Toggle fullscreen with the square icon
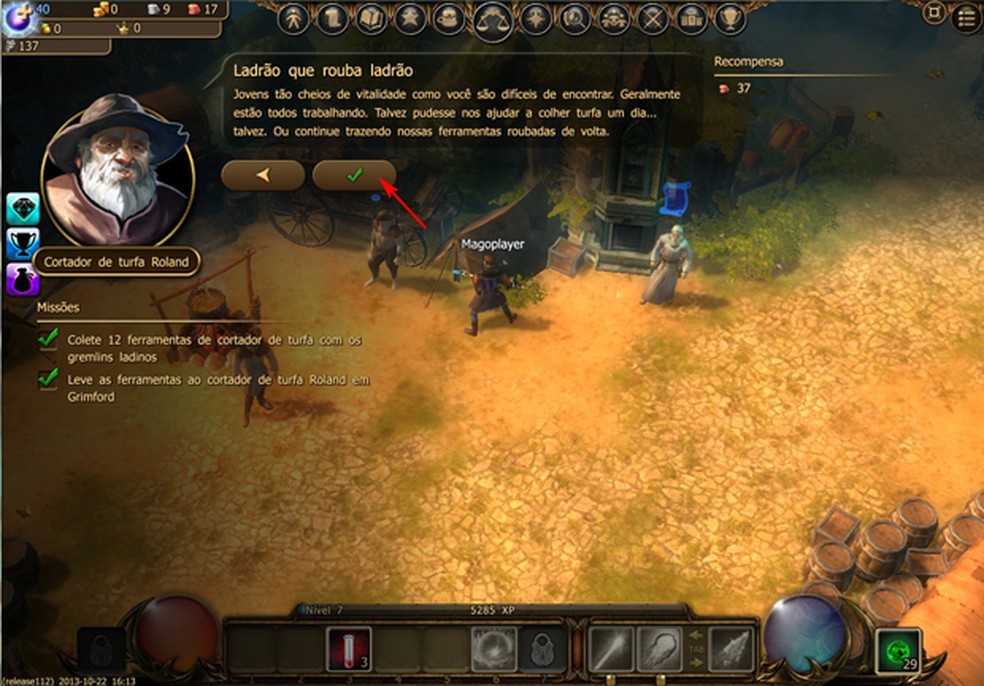The width and height of the screenshot is (984, 686). click(x=935, y=14)
